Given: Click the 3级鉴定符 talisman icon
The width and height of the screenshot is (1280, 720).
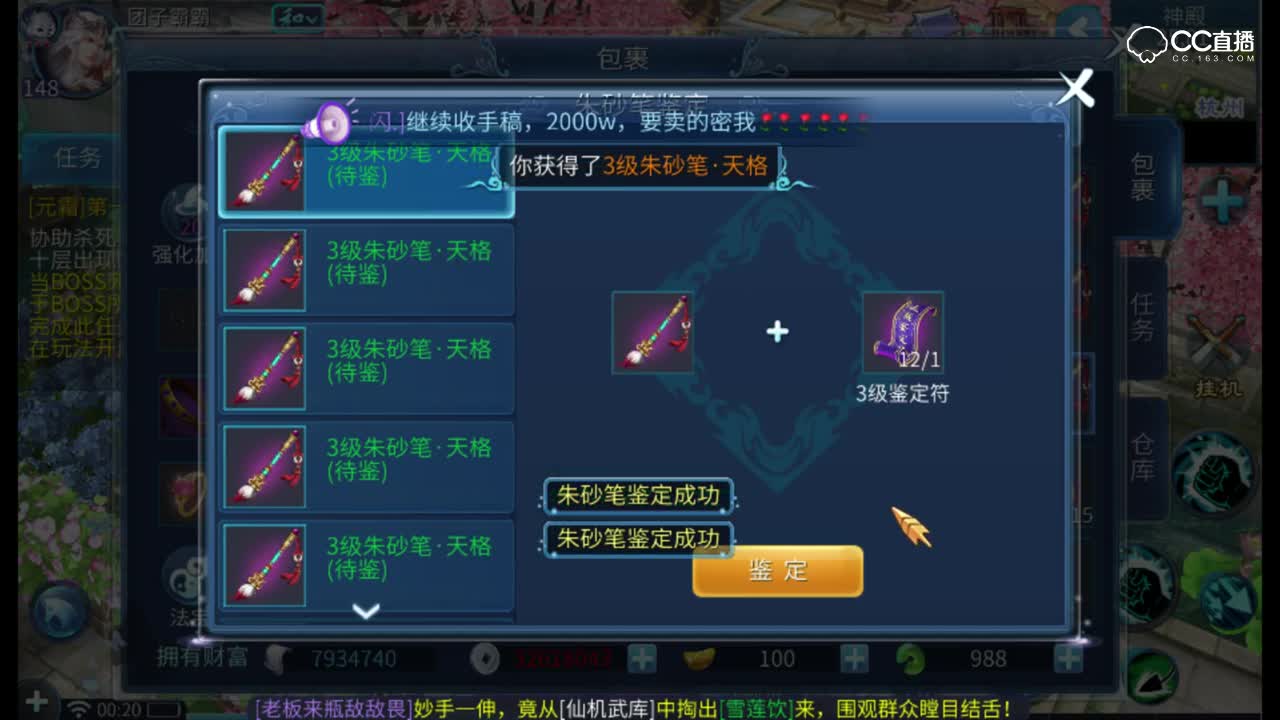Looking at the screenshot, I should 901,332.
